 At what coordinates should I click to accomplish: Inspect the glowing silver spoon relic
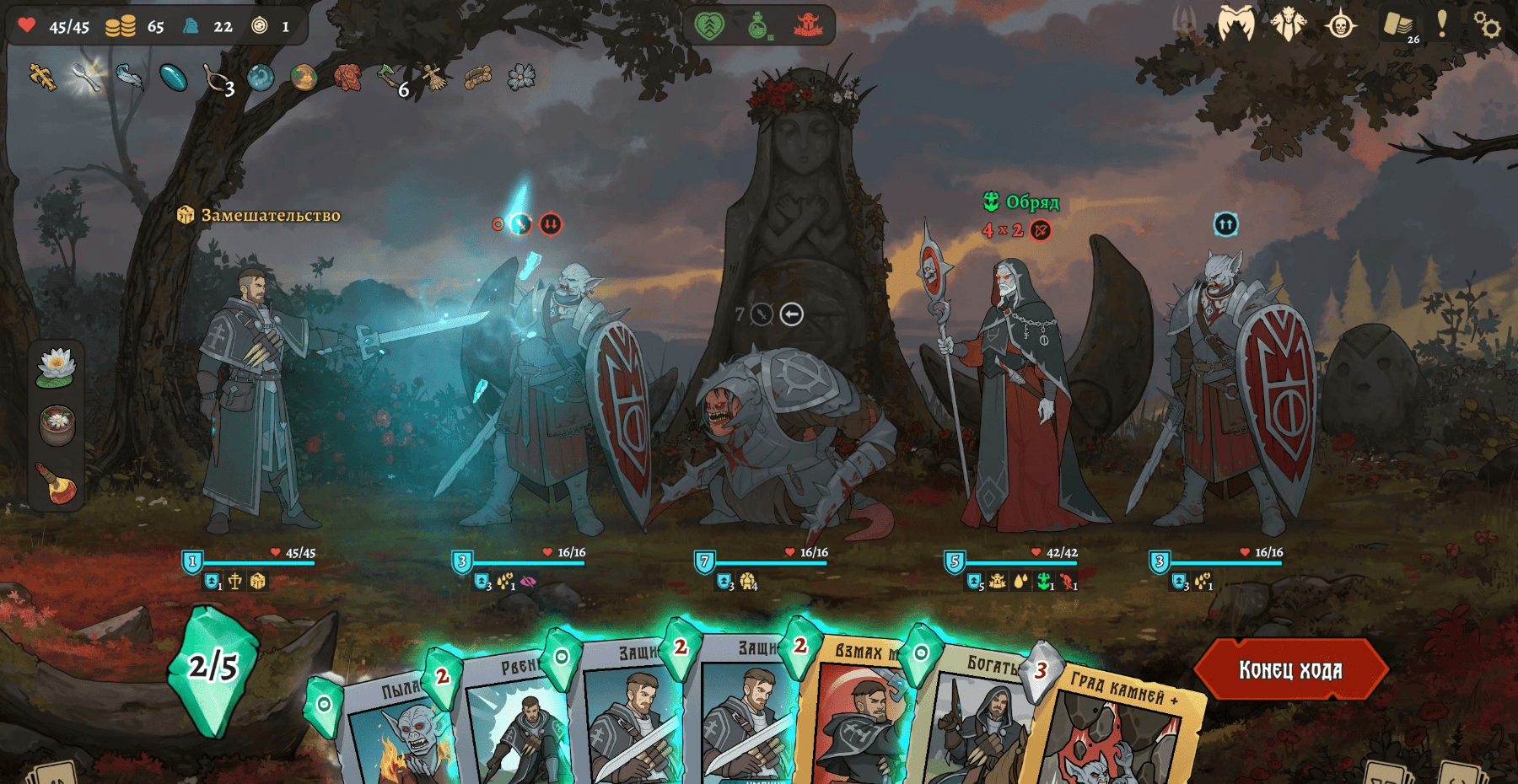point(86,77)
